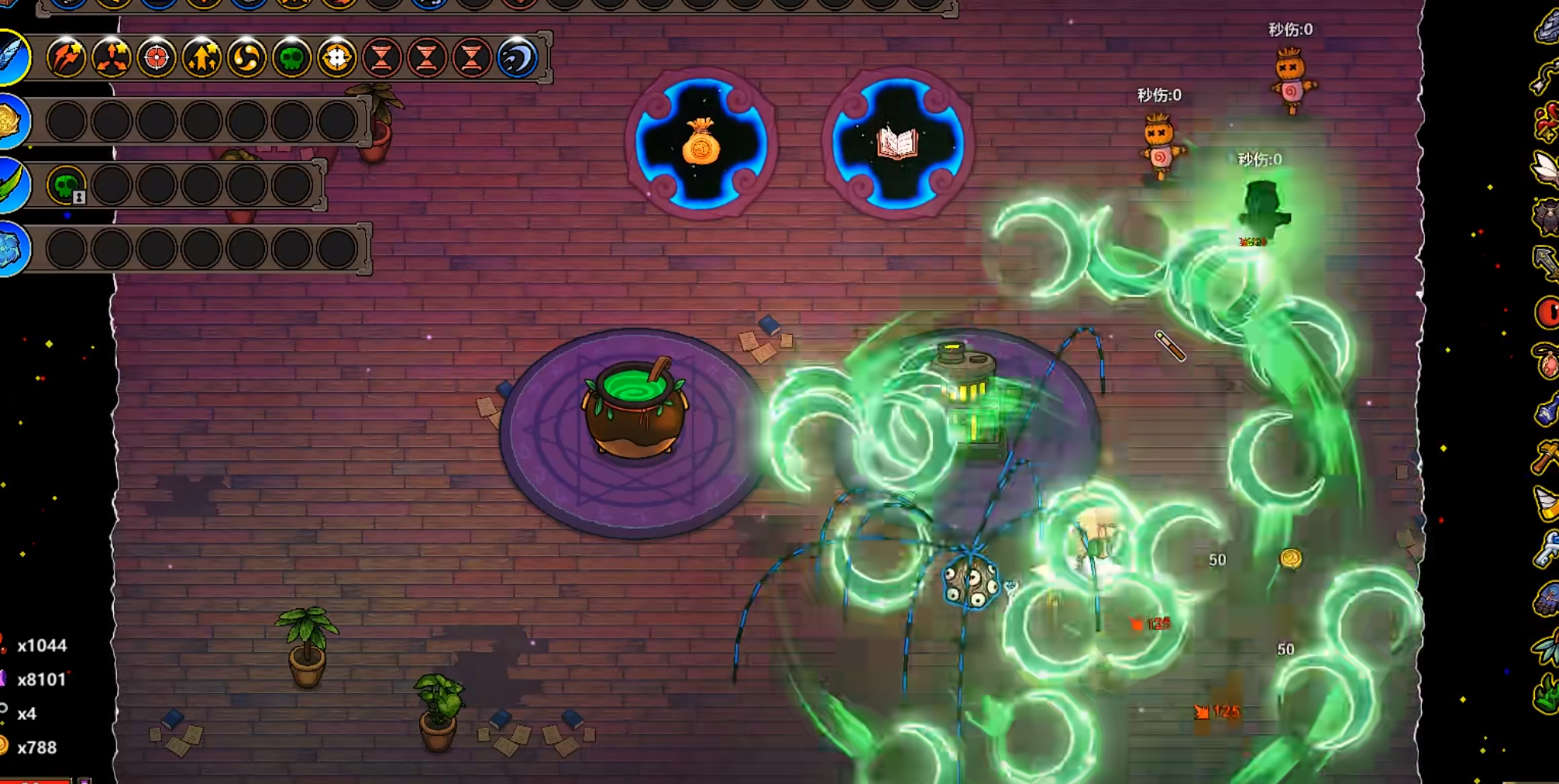Inspect the blue gauntlet relic

pyautogui.click(x=1547, y=600)
